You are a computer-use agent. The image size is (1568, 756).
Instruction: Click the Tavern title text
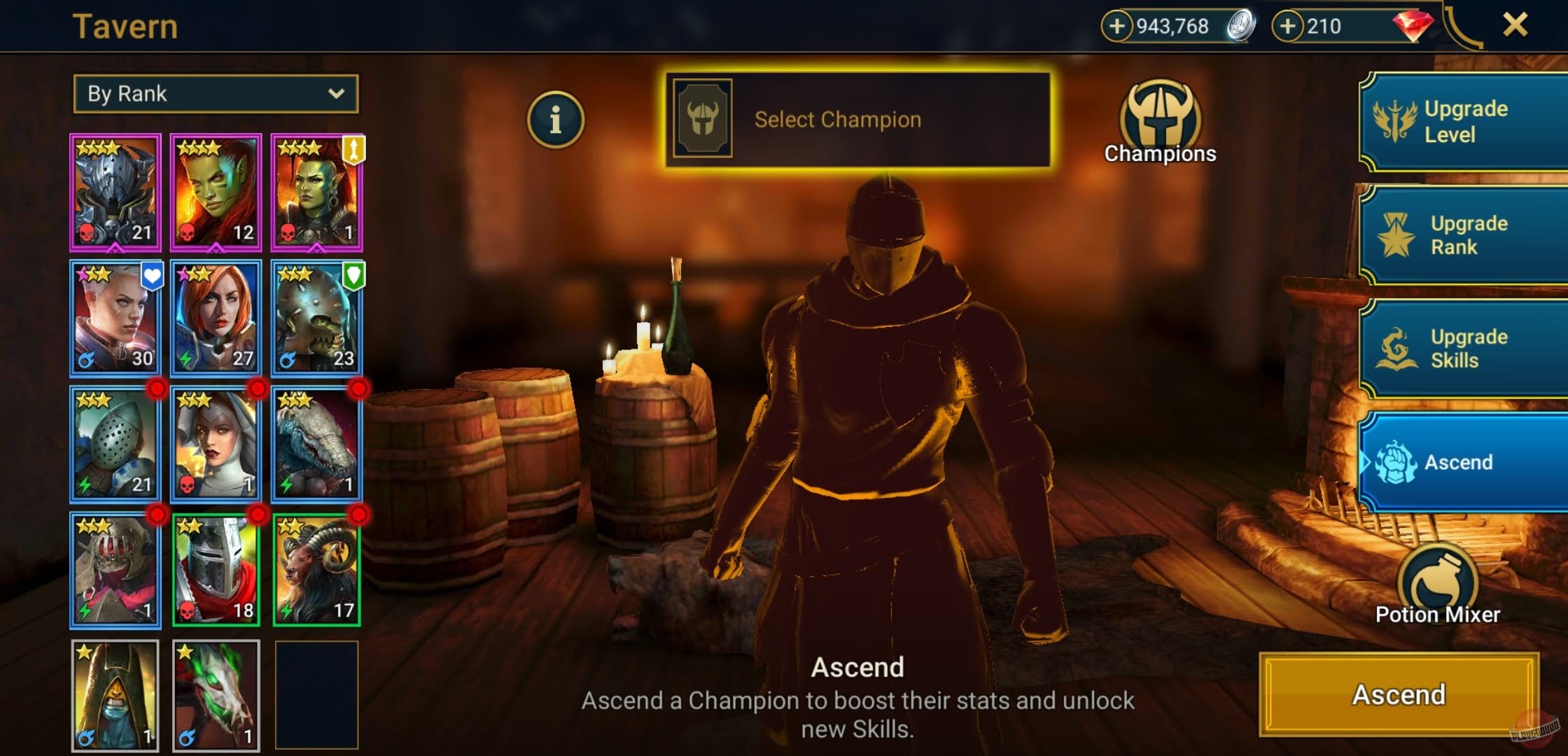[x=126, y=26]
